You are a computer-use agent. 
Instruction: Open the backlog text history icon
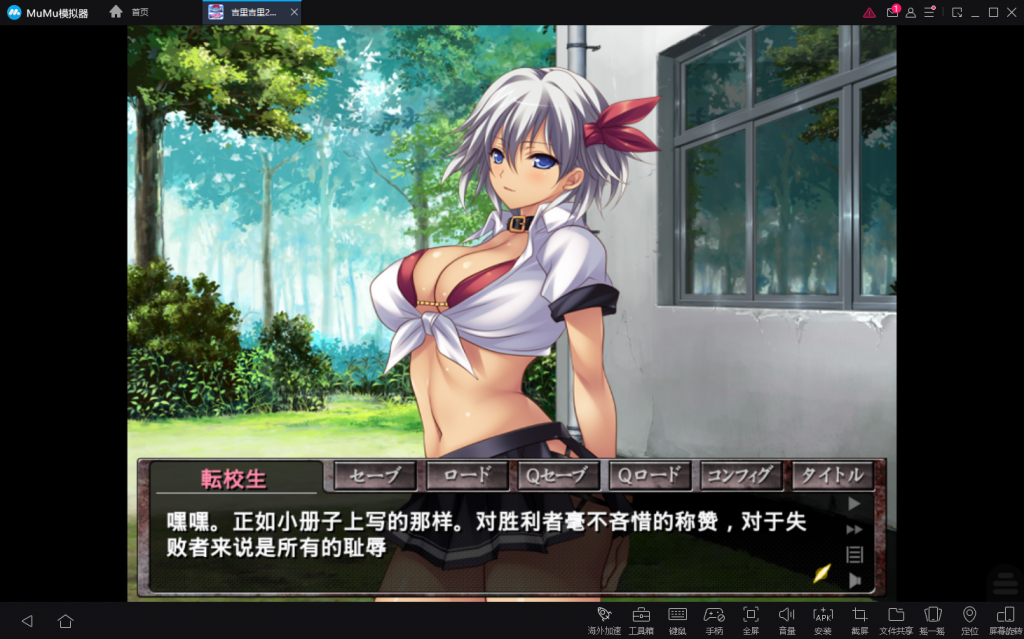pos(854,554)
